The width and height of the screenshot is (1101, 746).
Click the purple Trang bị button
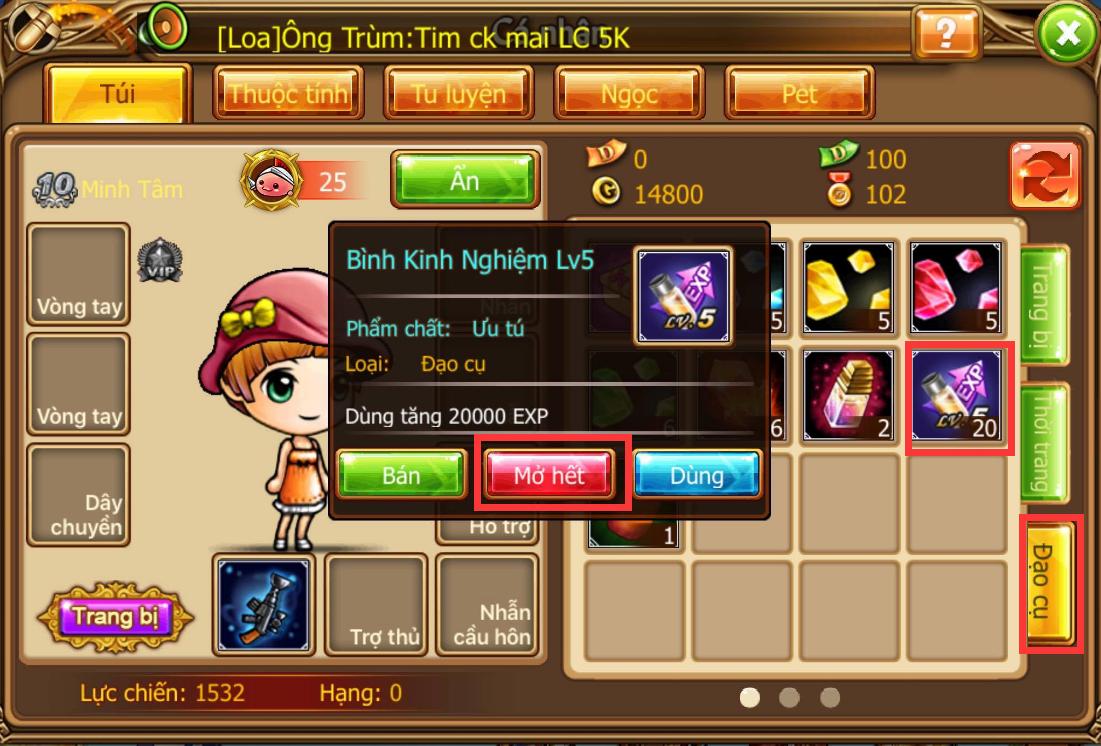(116, 617)
